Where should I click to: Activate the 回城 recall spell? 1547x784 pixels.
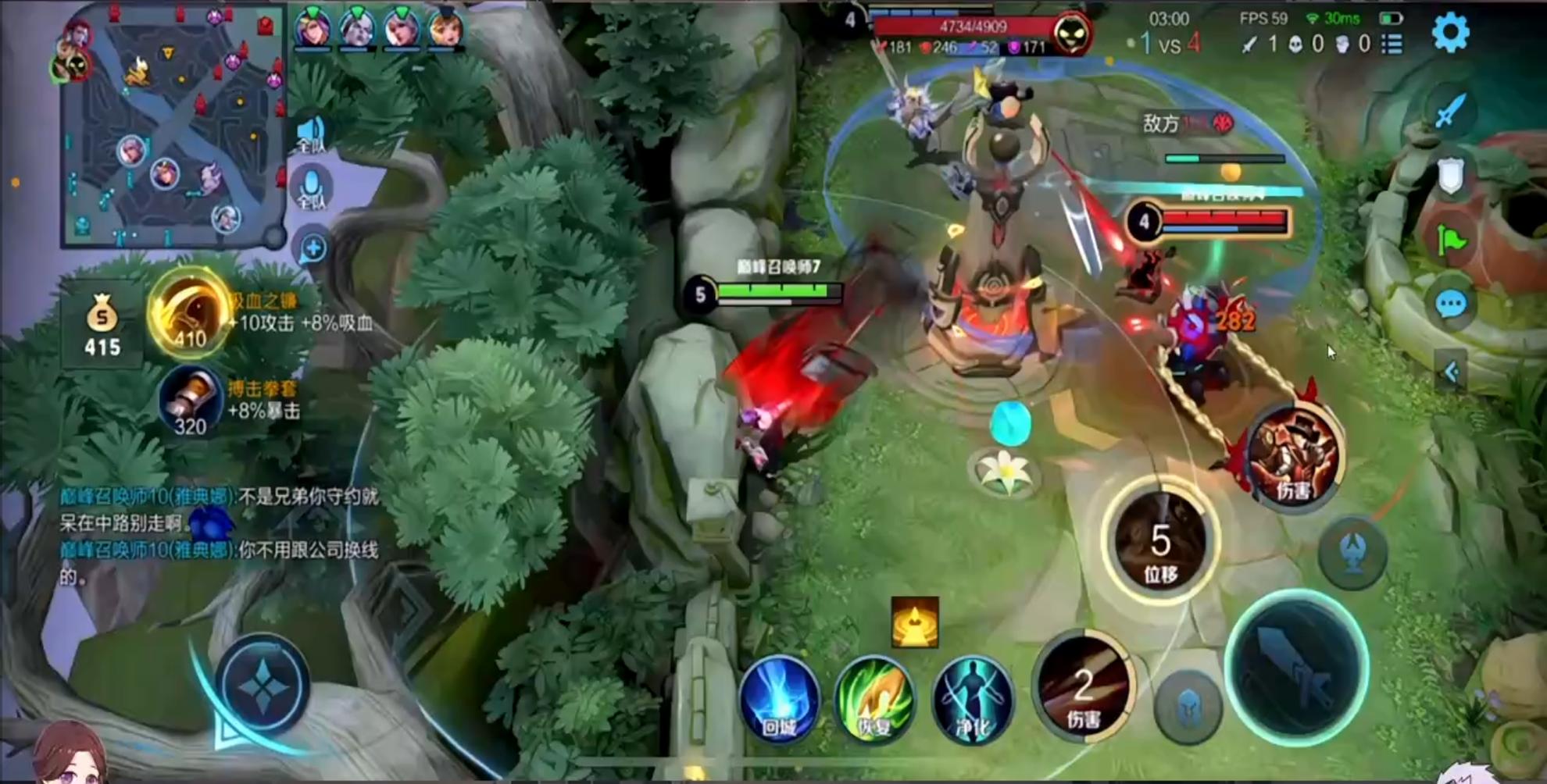point(779,700)
